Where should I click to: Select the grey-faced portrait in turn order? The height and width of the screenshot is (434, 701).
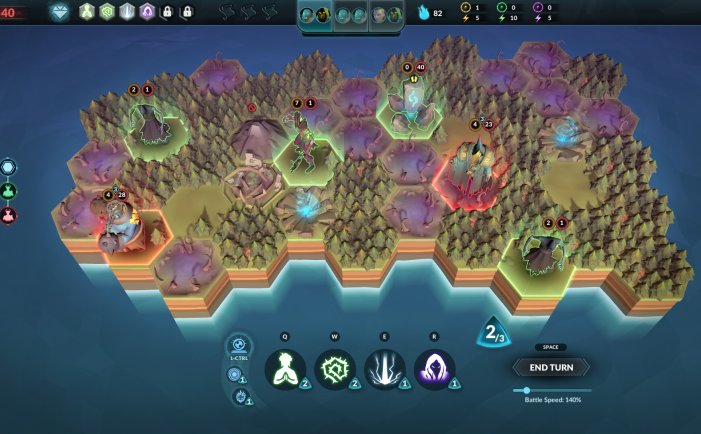(383, 14)
